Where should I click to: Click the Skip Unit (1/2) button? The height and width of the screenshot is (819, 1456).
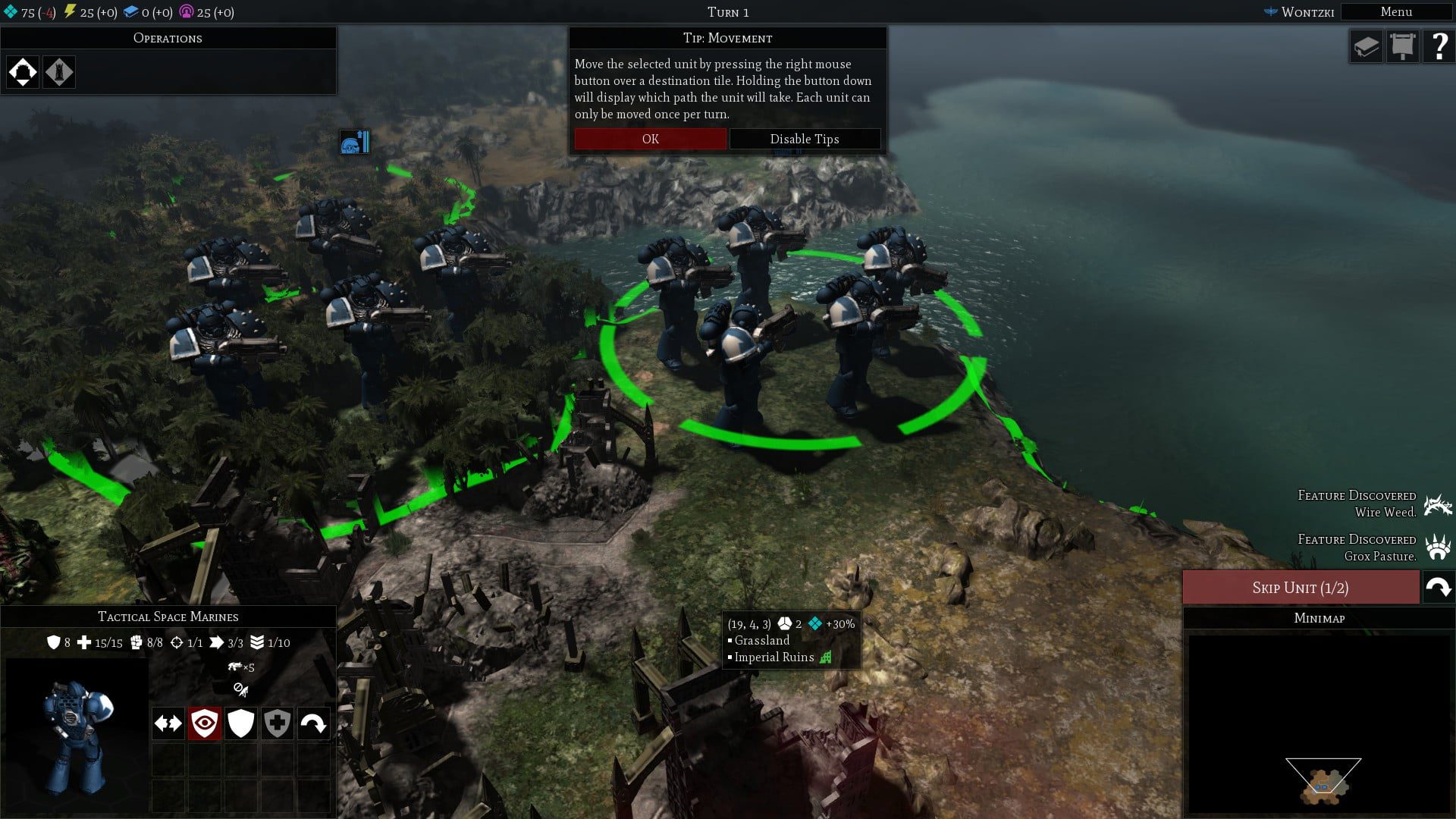coord(1300,588)
